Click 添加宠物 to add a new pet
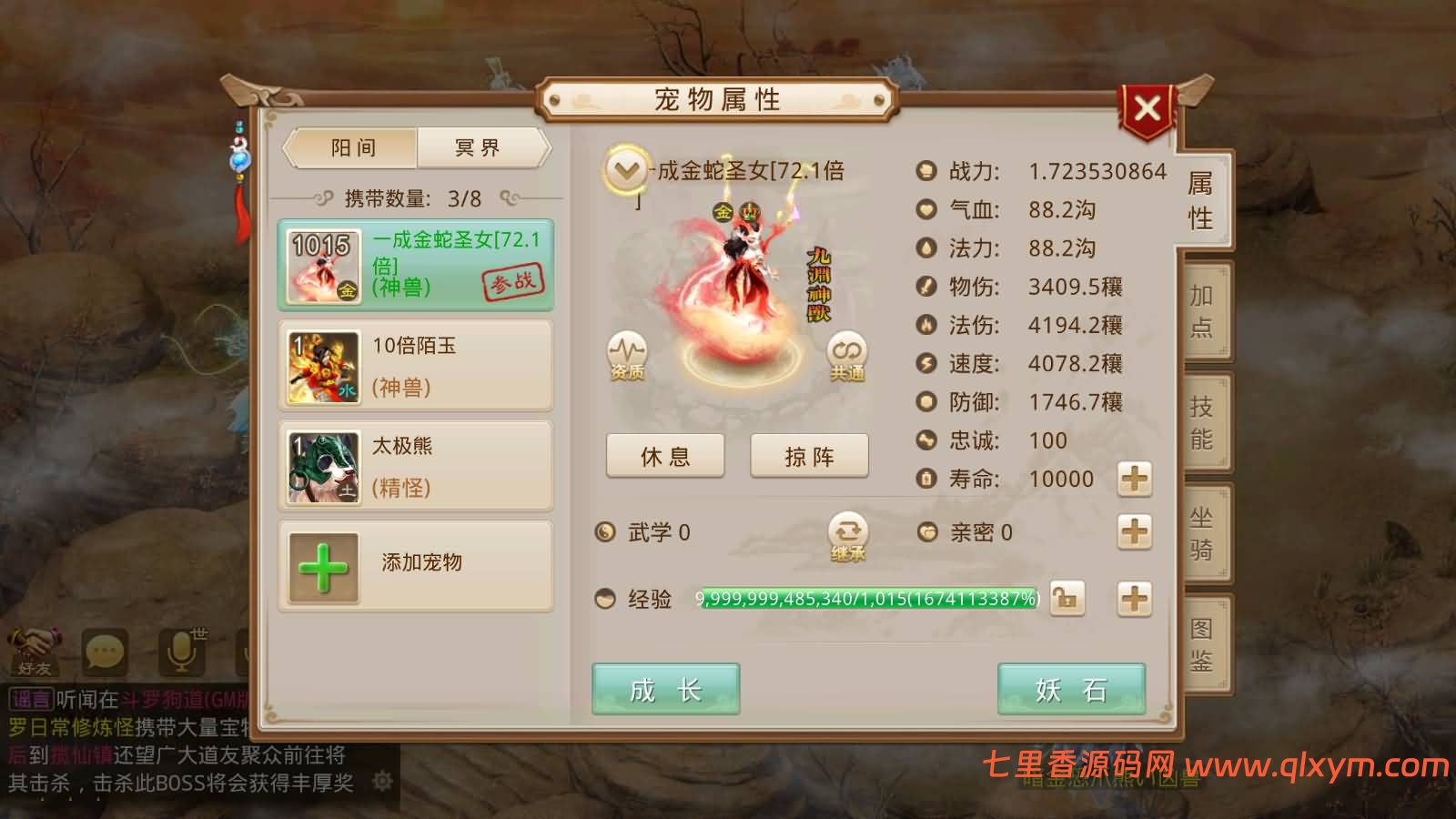 (415, 564)
